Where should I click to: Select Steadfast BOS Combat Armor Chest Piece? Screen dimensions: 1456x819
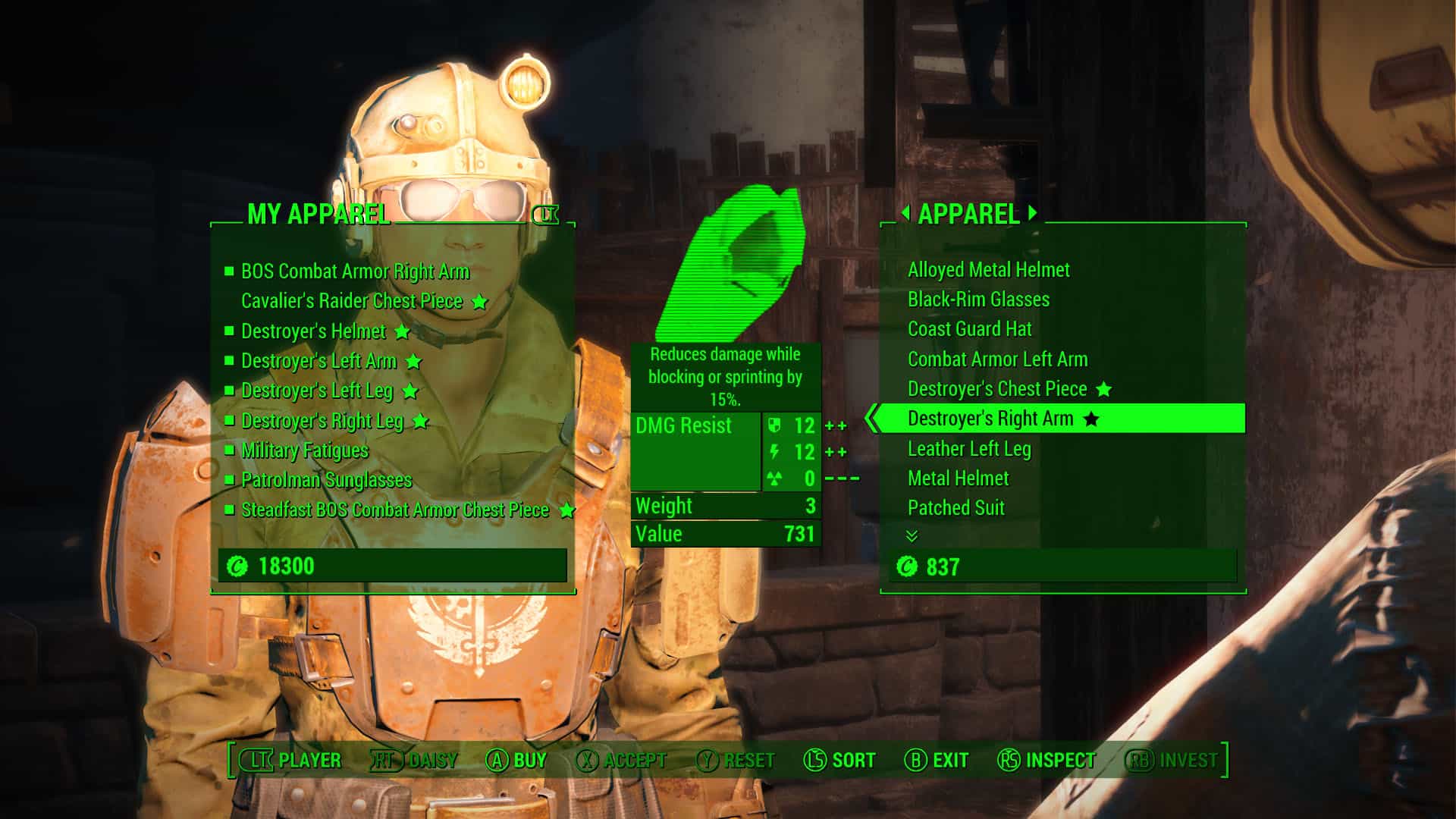394,510
